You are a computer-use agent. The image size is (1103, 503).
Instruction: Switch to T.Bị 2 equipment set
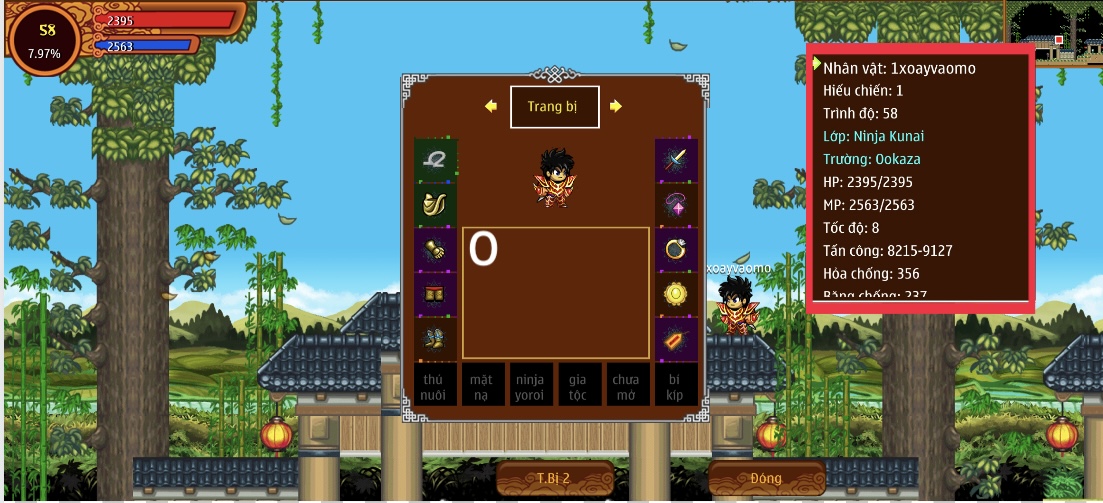click(553, 478)
